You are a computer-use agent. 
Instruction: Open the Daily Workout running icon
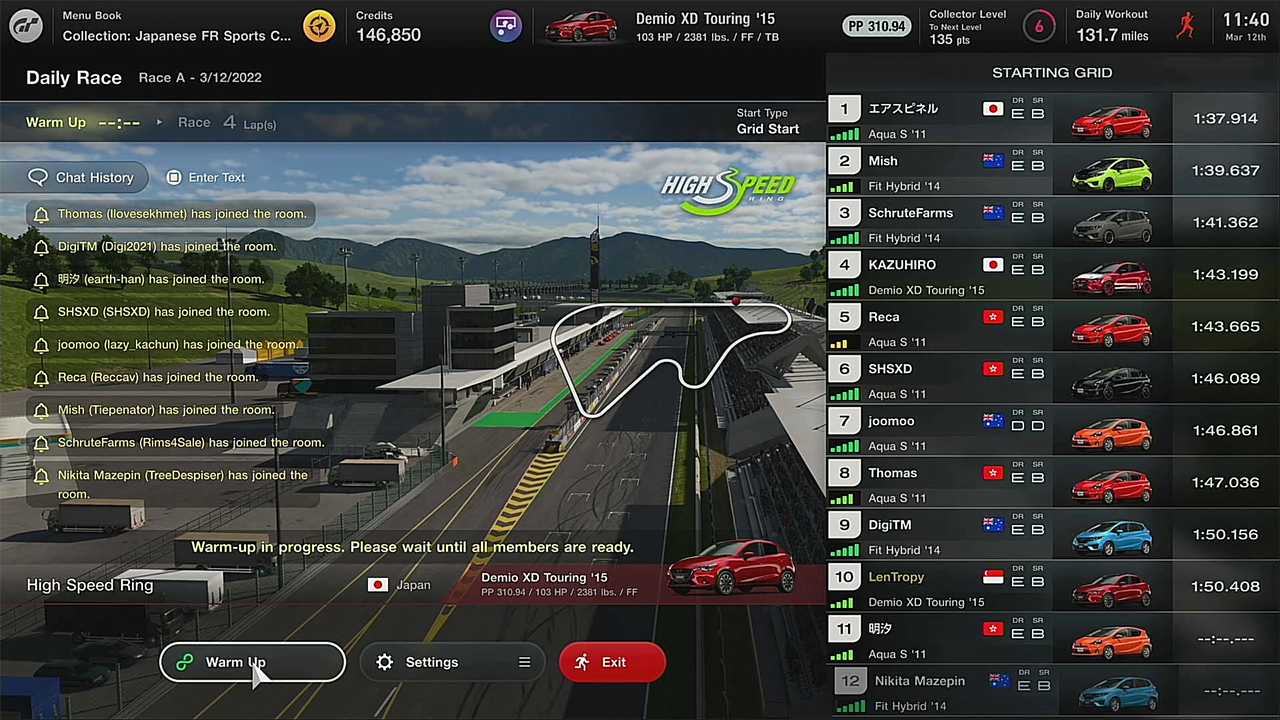pyautogui.click(x=1185, y=26)
